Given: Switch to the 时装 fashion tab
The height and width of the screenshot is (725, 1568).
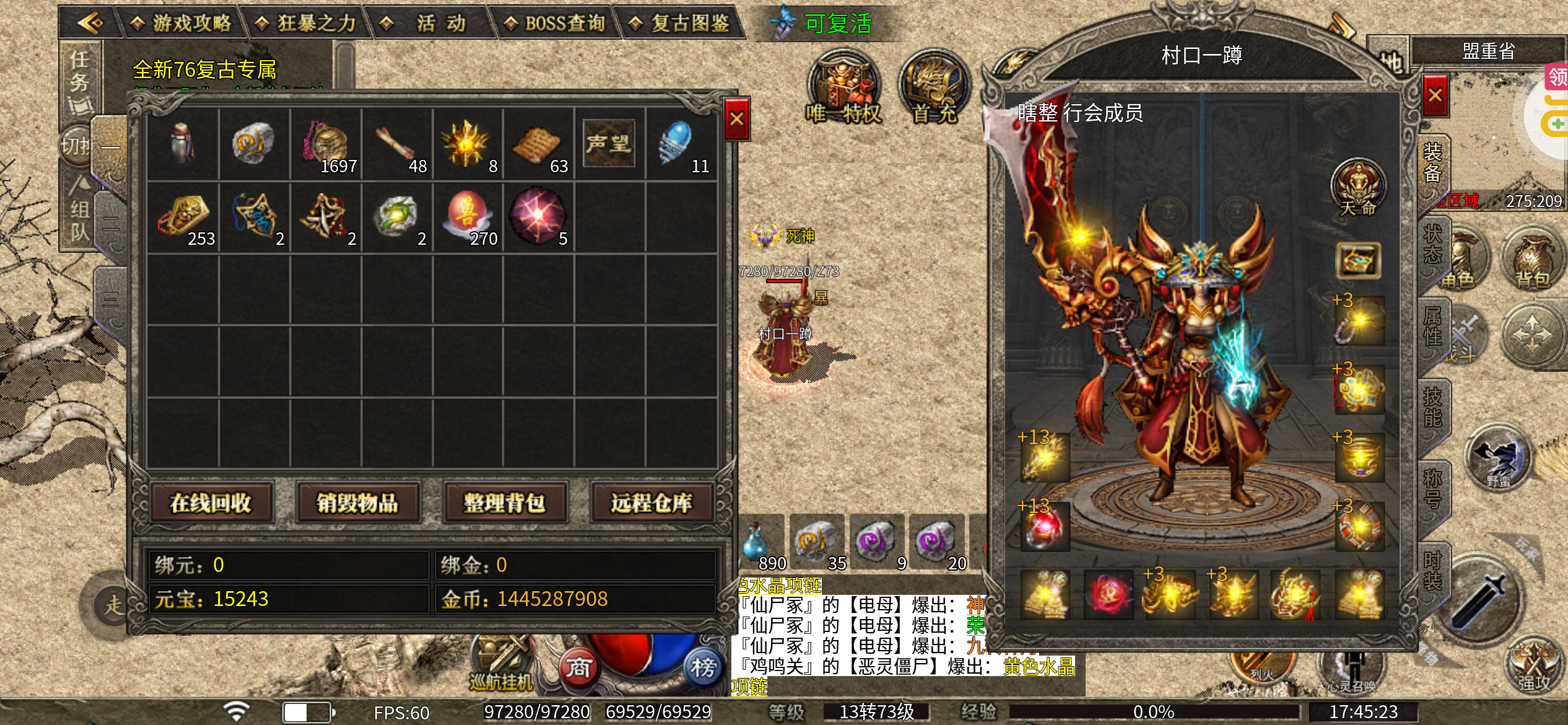Looking at the screenshot, I should coord(1432,570).
